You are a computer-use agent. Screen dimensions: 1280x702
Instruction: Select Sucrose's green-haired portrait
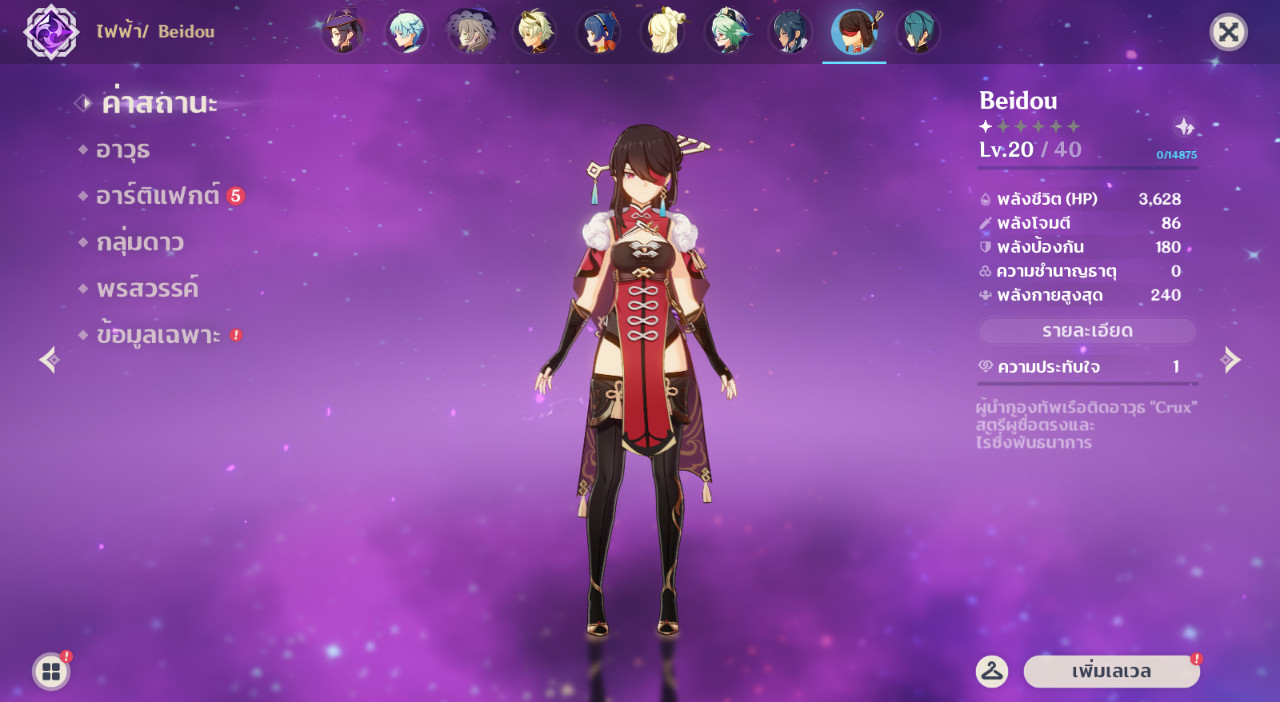726,32
